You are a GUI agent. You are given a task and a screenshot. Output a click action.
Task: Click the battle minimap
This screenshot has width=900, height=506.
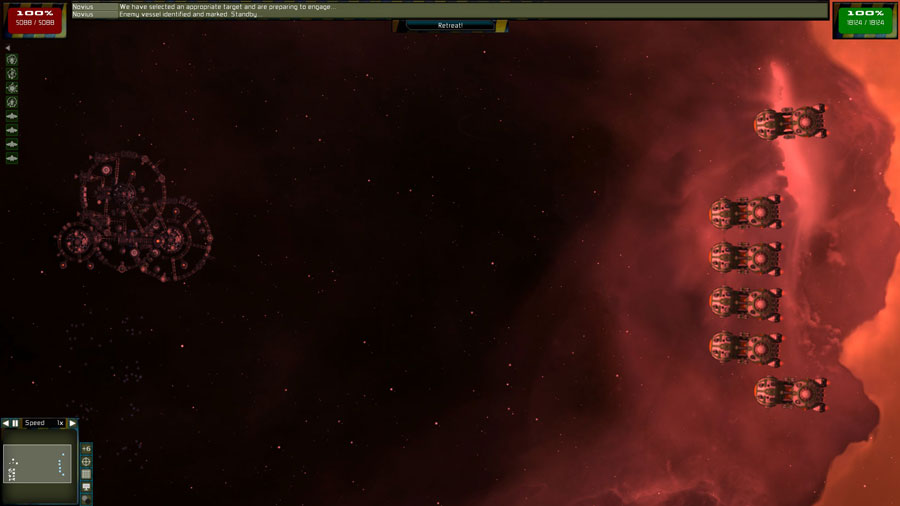(x=38, y=463)
